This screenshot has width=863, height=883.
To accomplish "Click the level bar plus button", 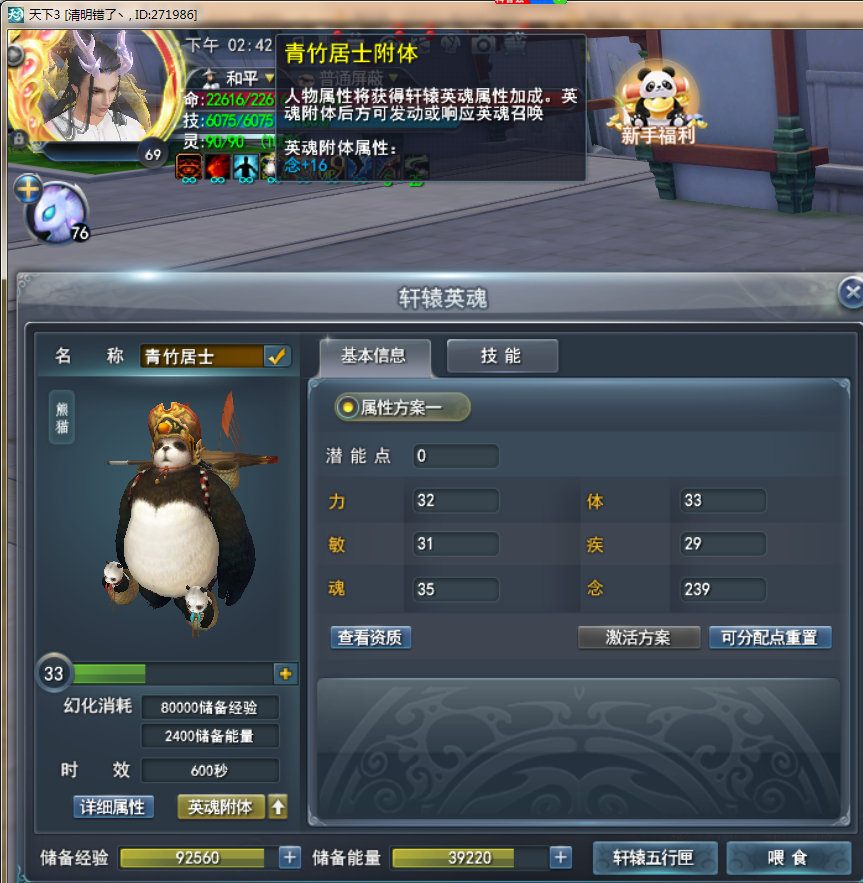I will tap(286, 674).
